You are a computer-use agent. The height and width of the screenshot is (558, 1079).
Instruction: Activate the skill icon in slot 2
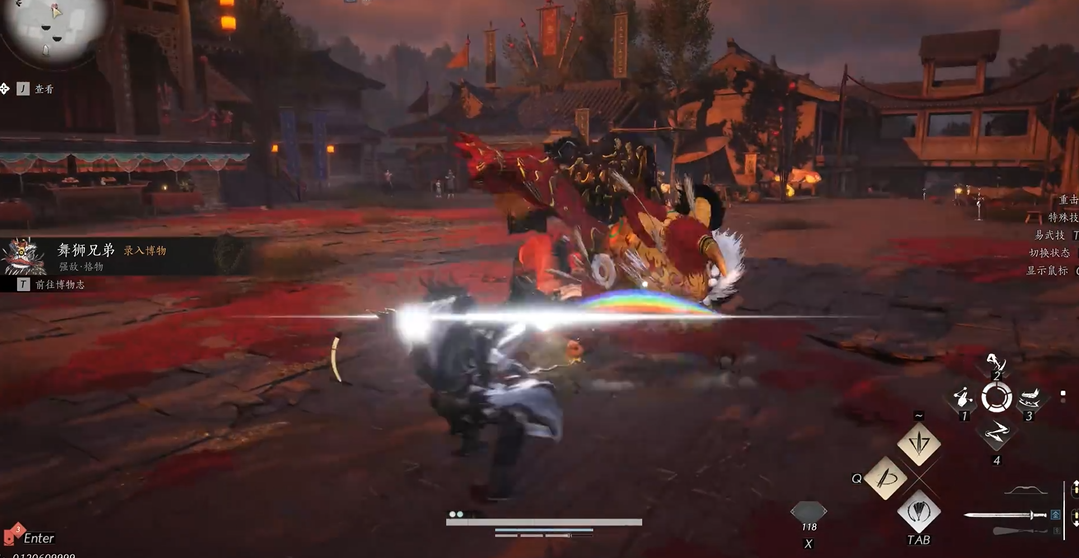point(993,364)
